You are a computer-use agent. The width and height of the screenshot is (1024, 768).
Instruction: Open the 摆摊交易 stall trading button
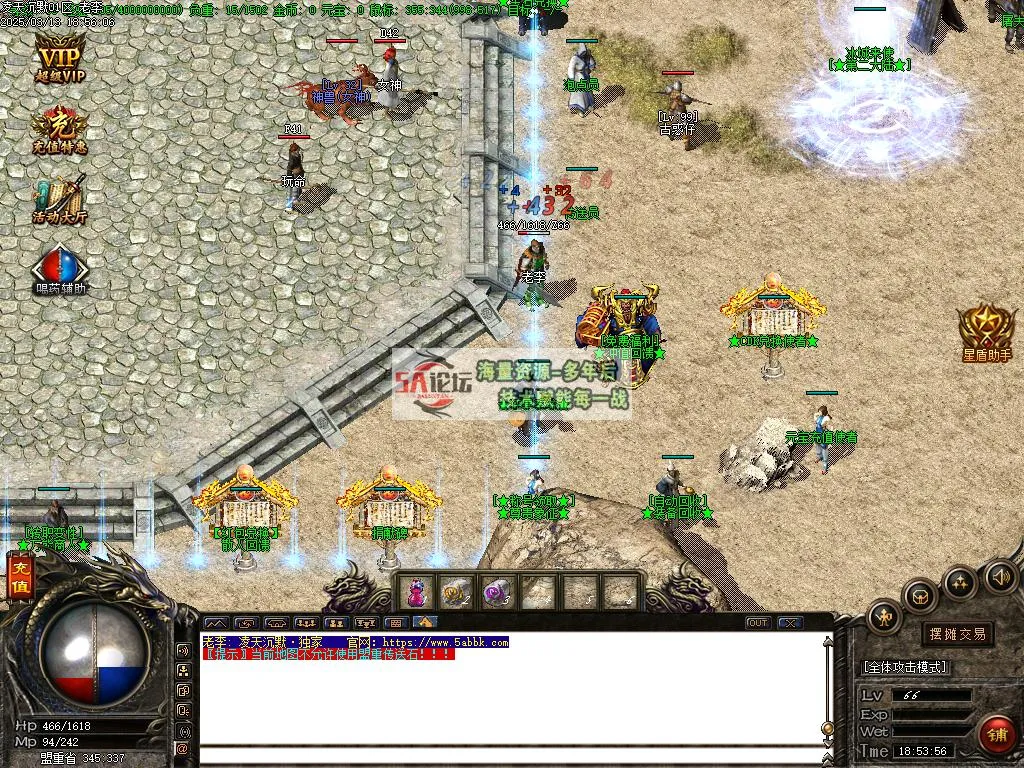click(957, 633)
